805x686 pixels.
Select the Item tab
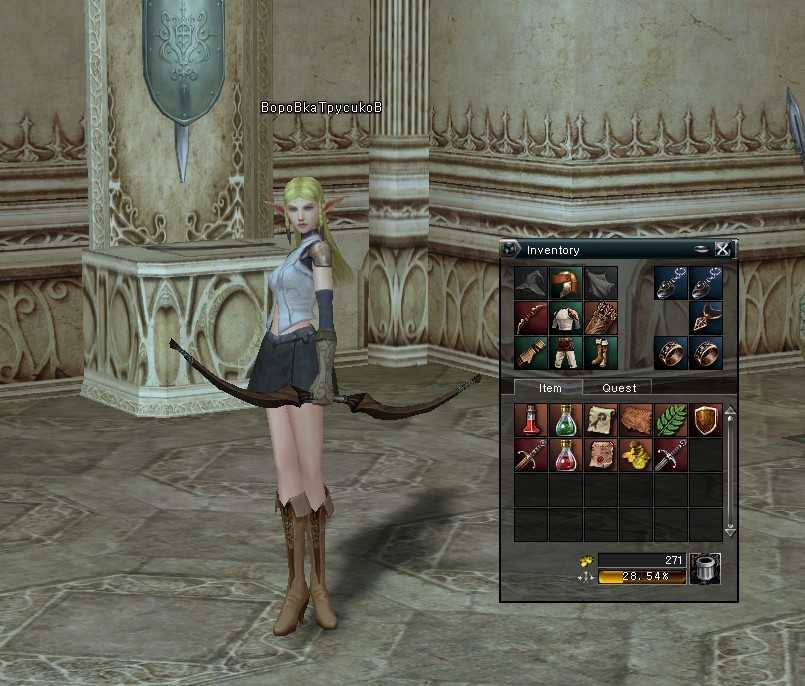click(549, 387)
